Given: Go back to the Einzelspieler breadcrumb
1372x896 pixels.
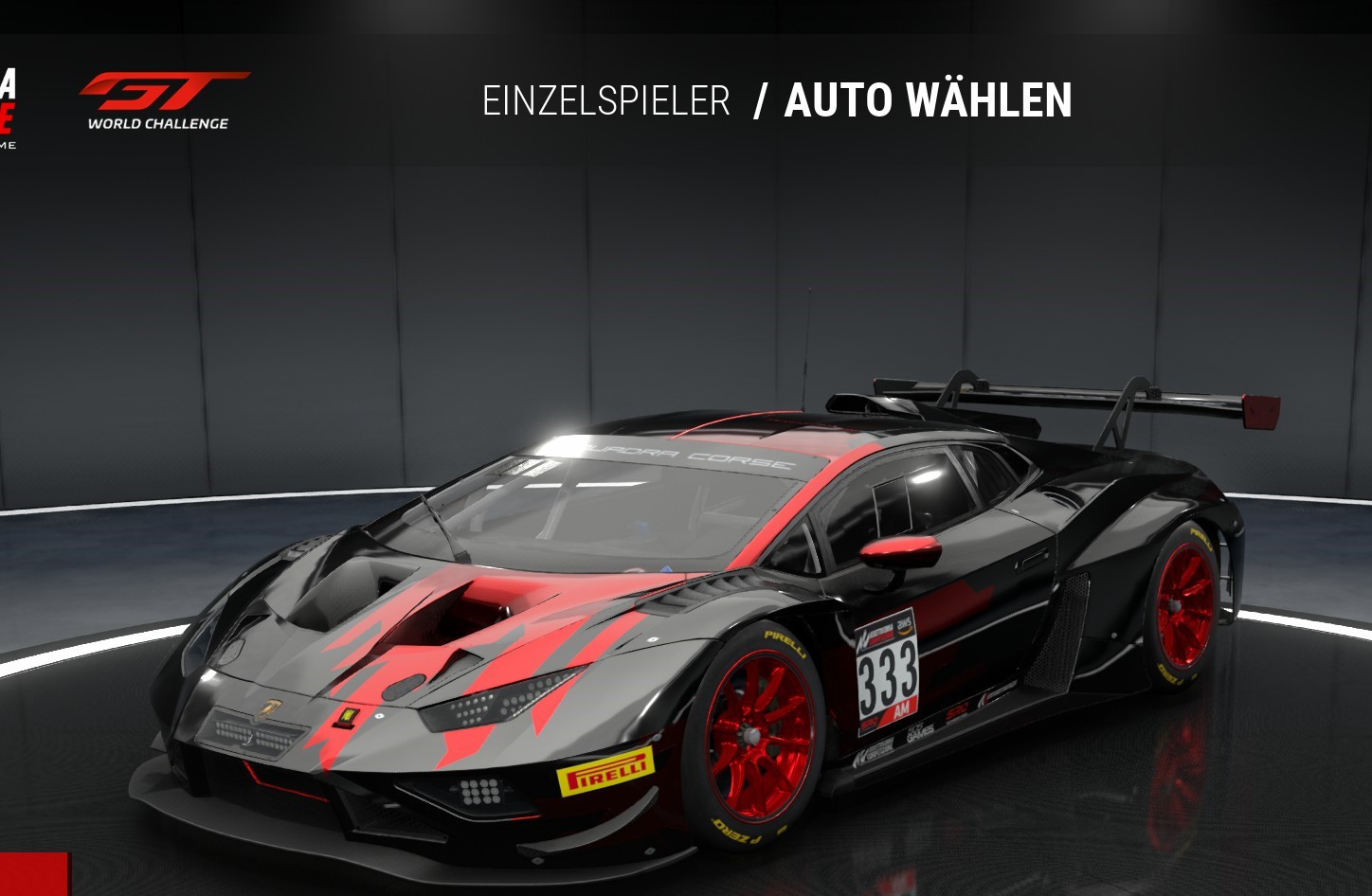Looking at the screenshot, I should pyautogui.click(x=605, y=101).
